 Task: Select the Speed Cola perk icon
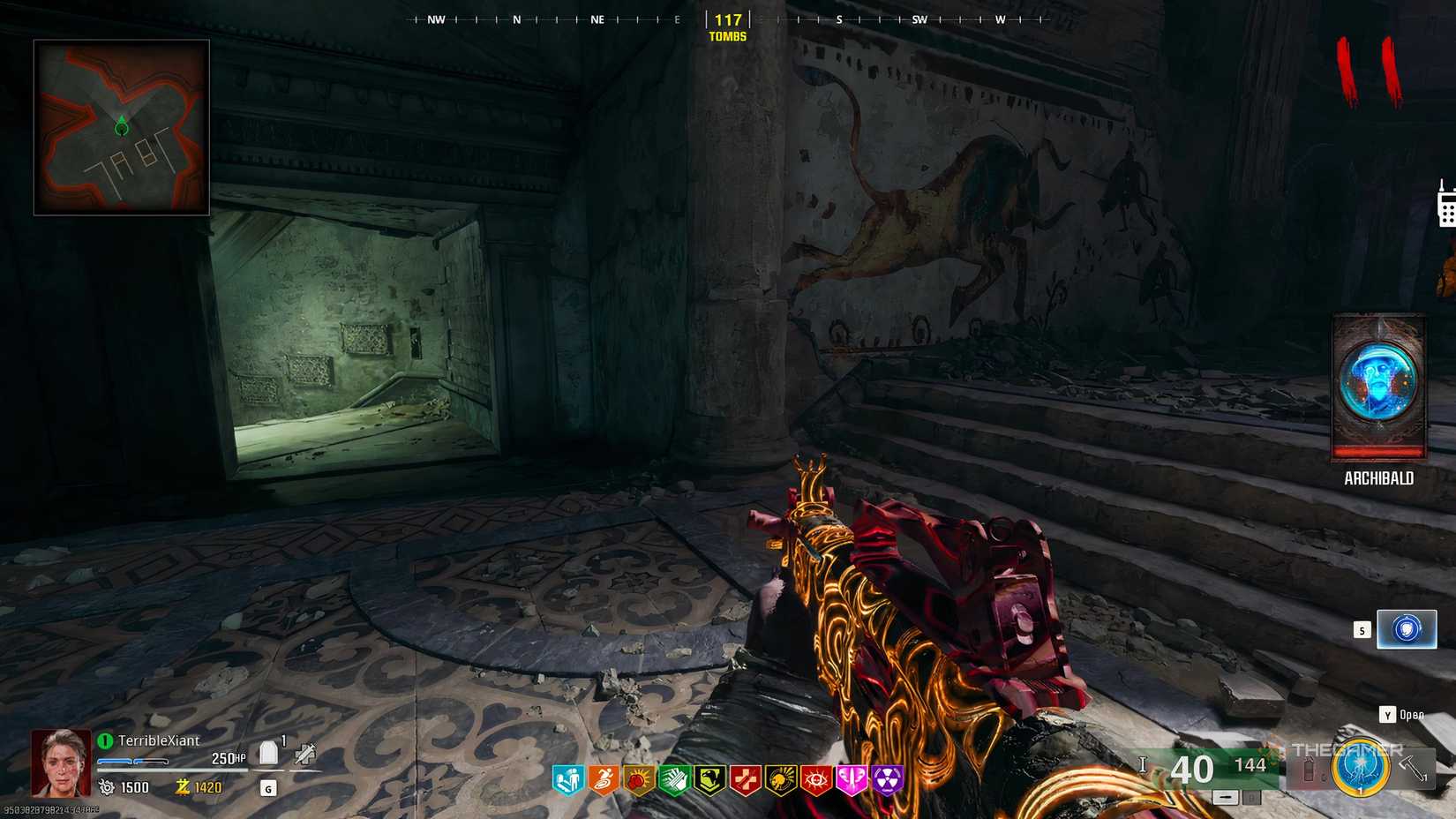tap(674, 779)
